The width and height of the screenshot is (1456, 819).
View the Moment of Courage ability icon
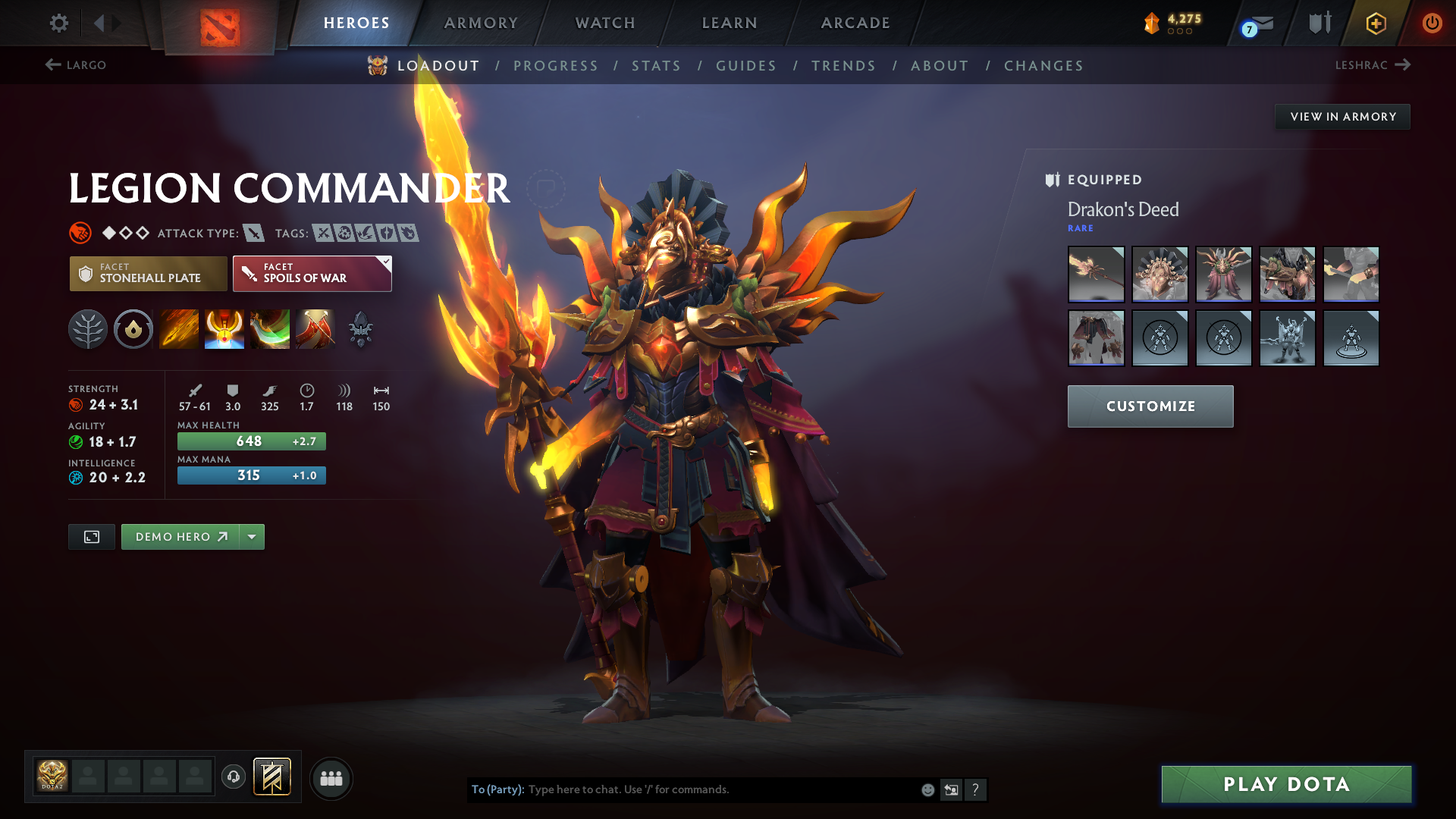pos(270,329)
